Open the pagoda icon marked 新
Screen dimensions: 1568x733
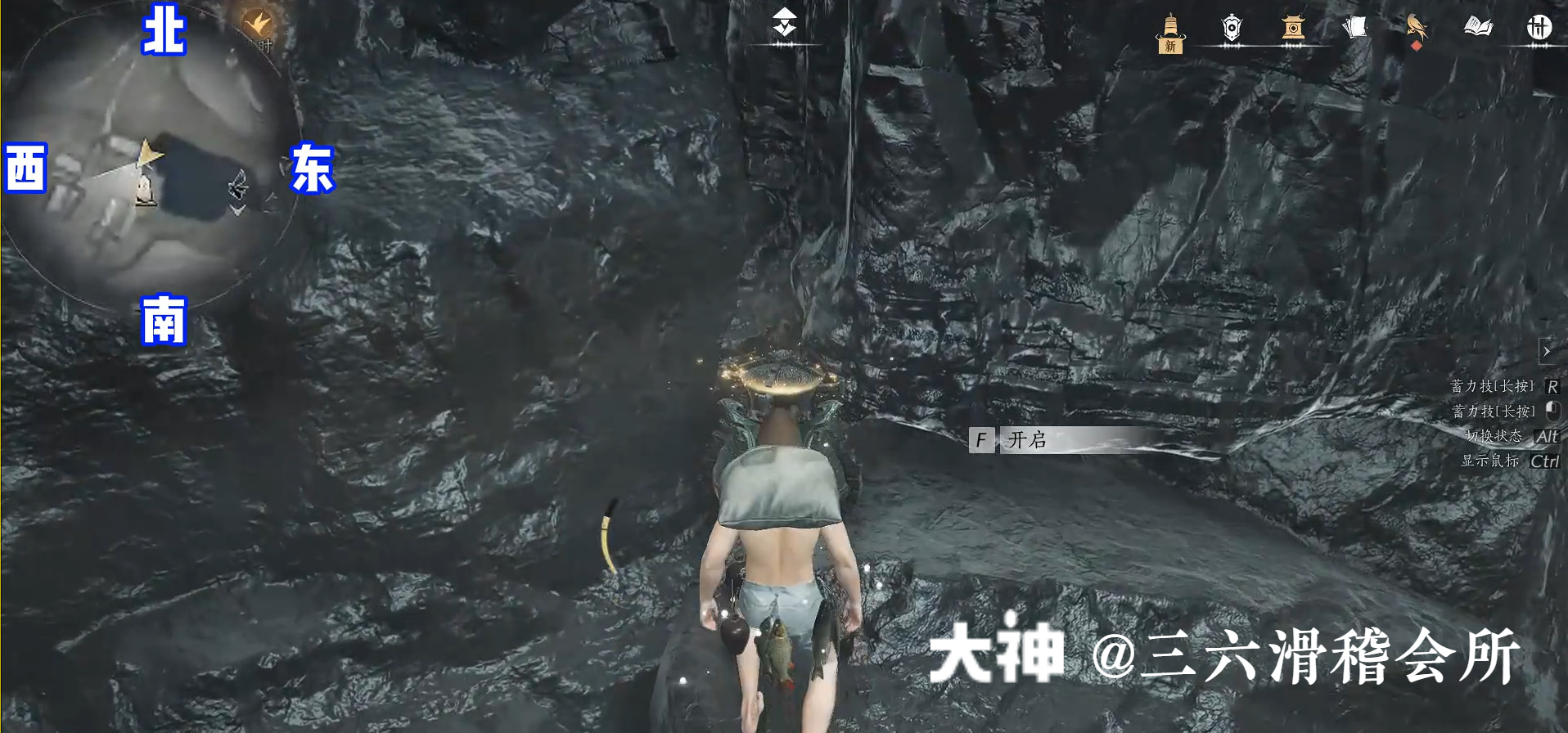pyautogui.click(x=1170, y=33)
